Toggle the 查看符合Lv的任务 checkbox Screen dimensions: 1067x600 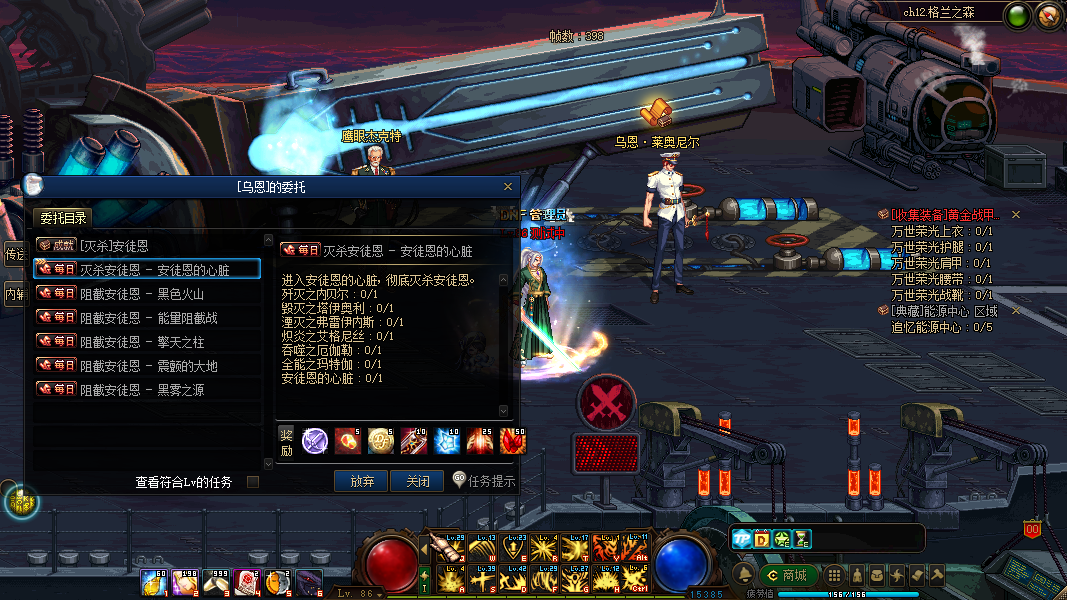click(253, 482)
